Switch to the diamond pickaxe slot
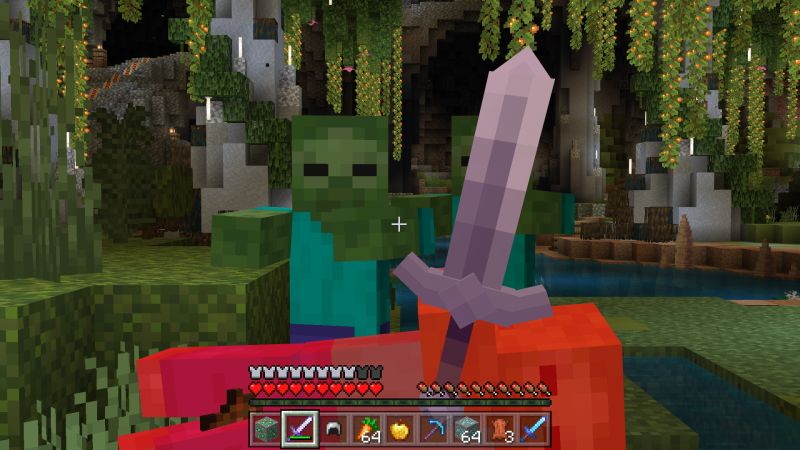Image resolution: width=800 pixels, height=450 pixels. pyautogui.click(x=433, y=429)
